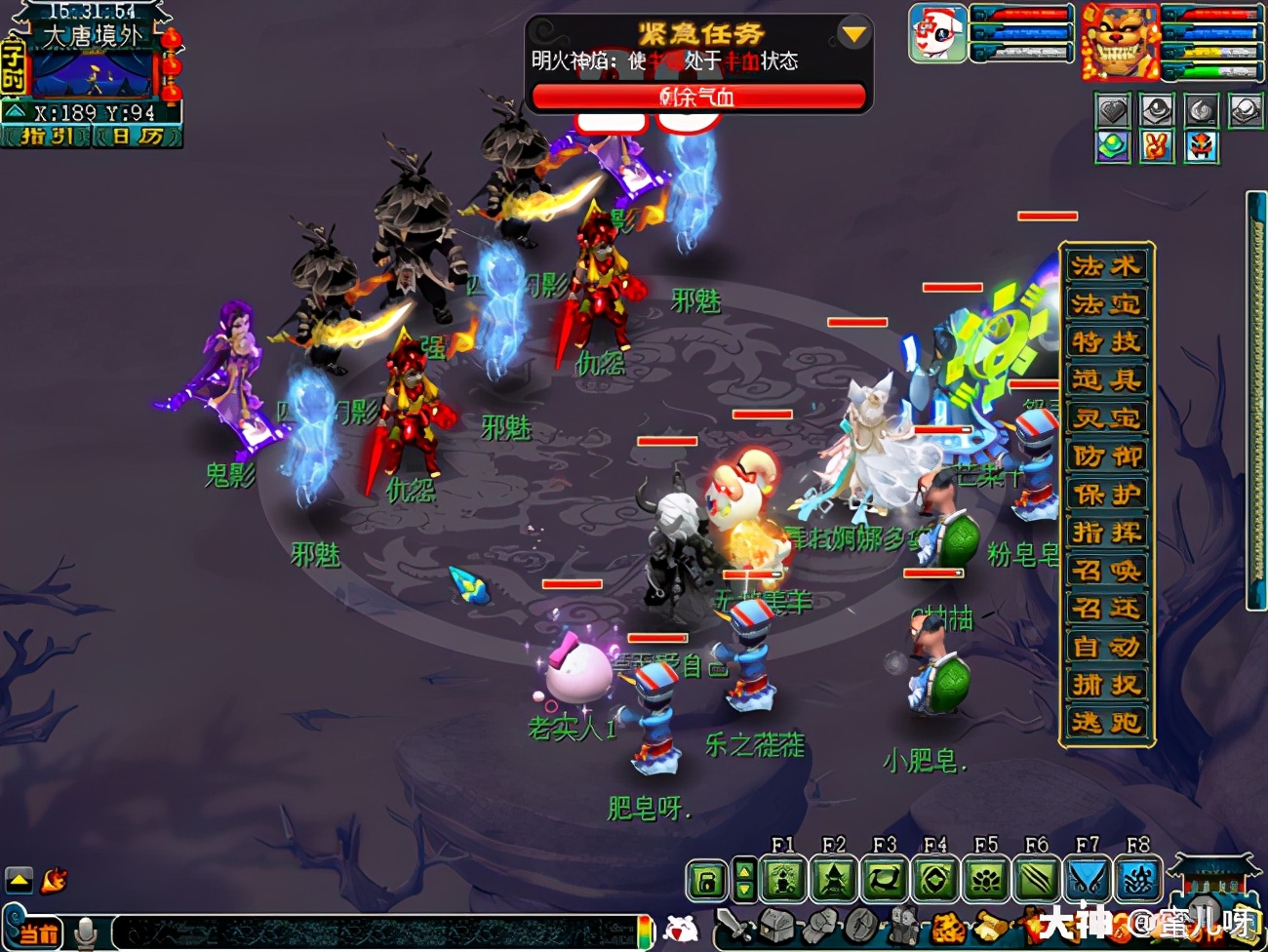The height and width of the screenshot is (952, 1268).
Task: Activate 自动 auto-battle
Action: click(1106, 647)
